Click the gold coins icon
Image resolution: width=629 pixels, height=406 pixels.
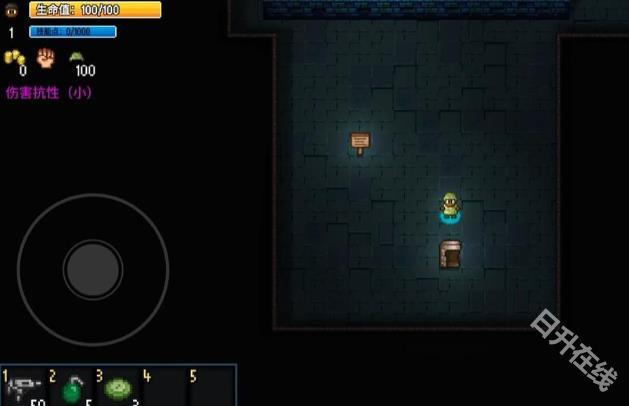pos(14,57)
